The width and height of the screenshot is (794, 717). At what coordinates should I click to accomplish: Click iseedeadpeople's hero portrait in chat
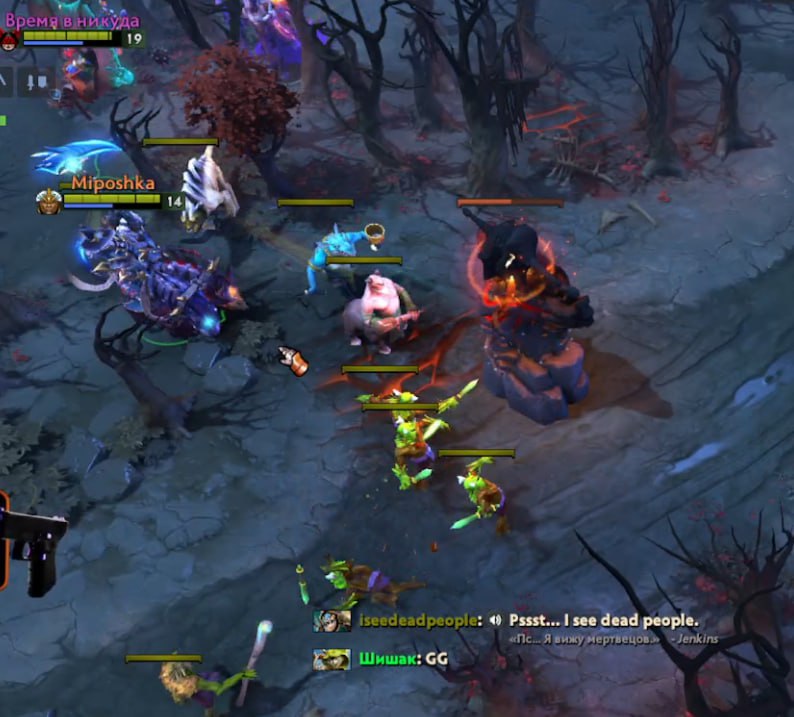tap(332, 621)
